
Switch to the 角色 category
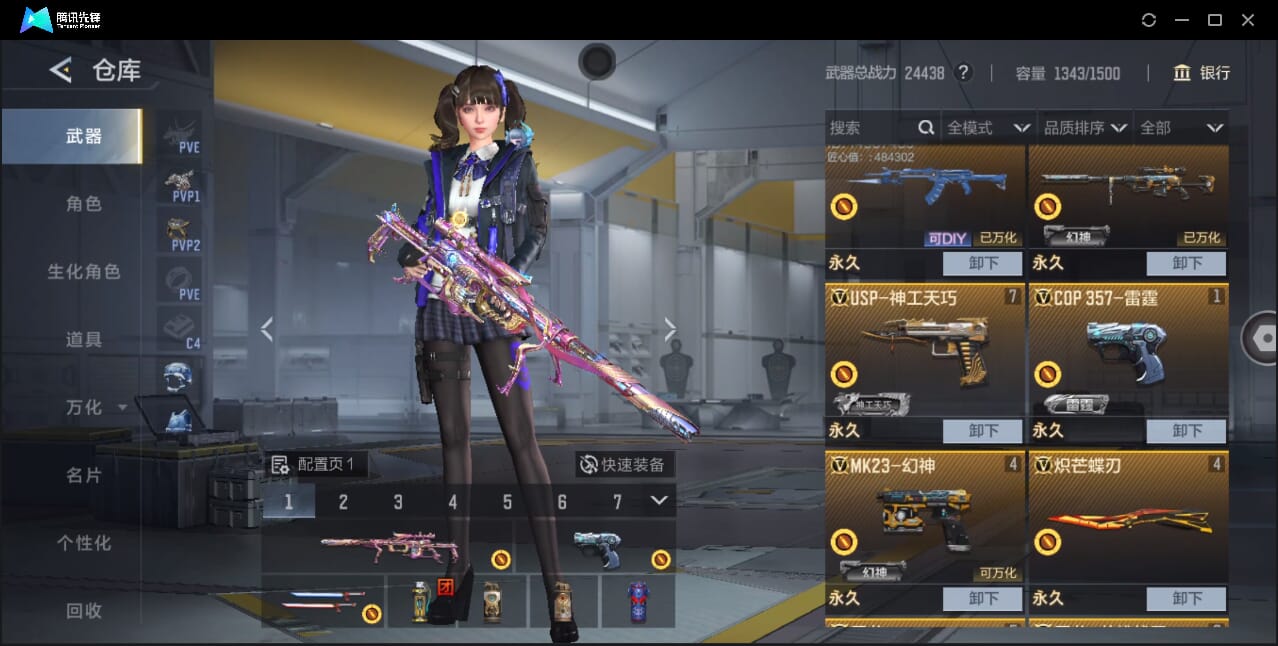84,204
